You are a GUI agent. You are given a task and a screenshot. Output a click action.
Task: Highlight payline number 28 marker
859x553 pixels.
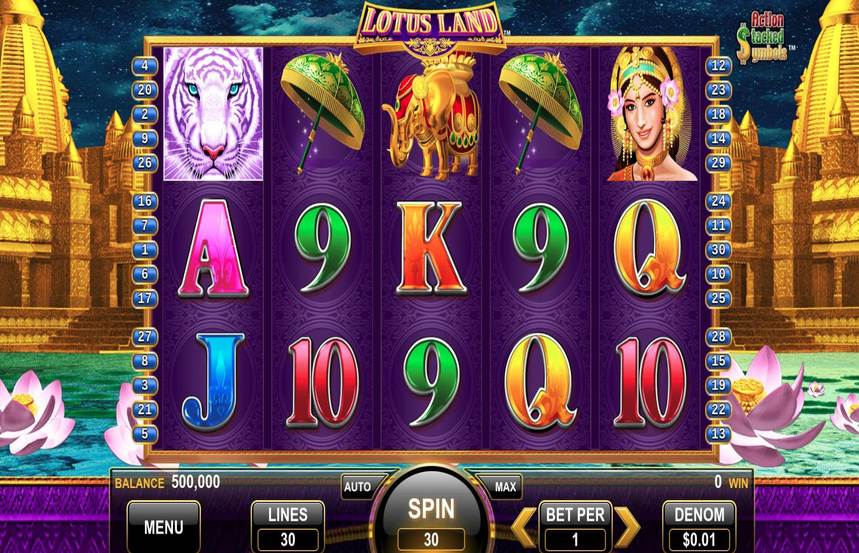718,337
